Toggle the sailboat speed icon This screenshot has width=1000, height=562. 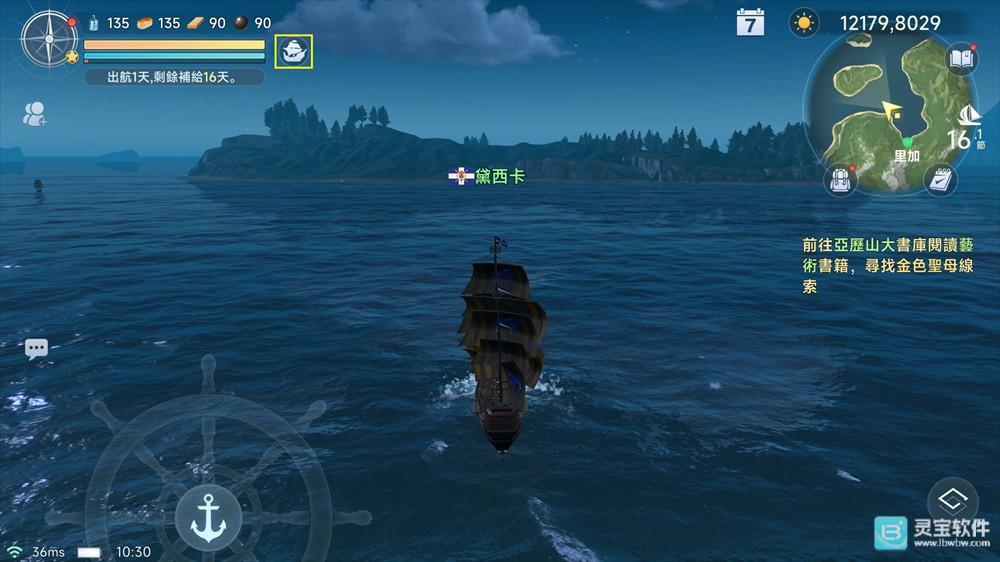coord(968,116)
